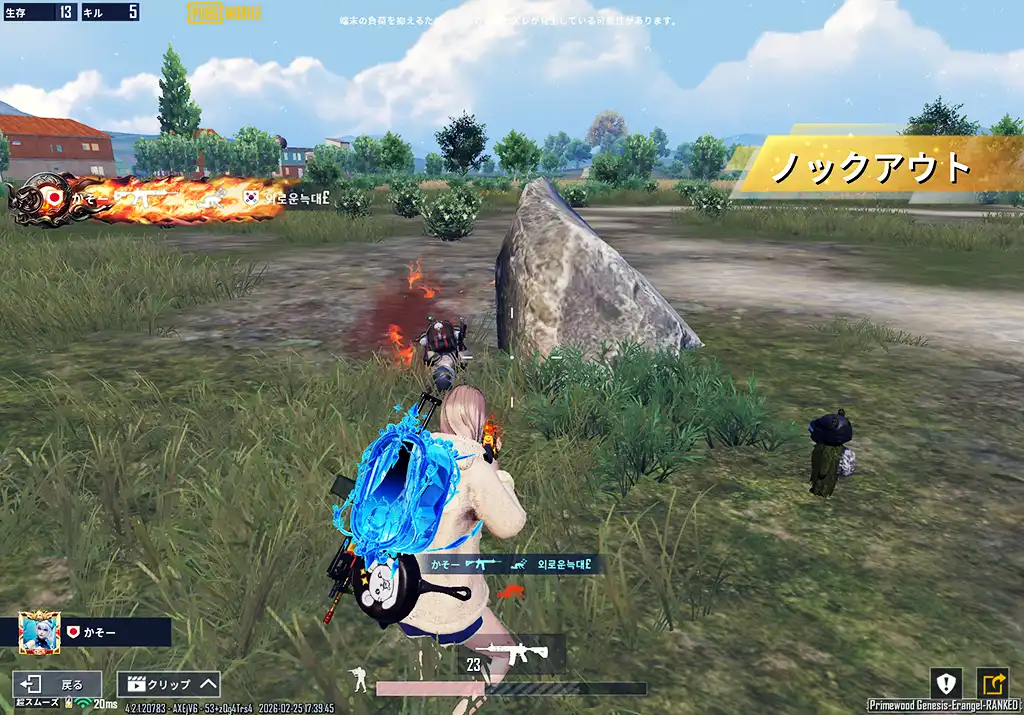Report player with the shield exclamation icon
1024x715 pixels.
946,684
